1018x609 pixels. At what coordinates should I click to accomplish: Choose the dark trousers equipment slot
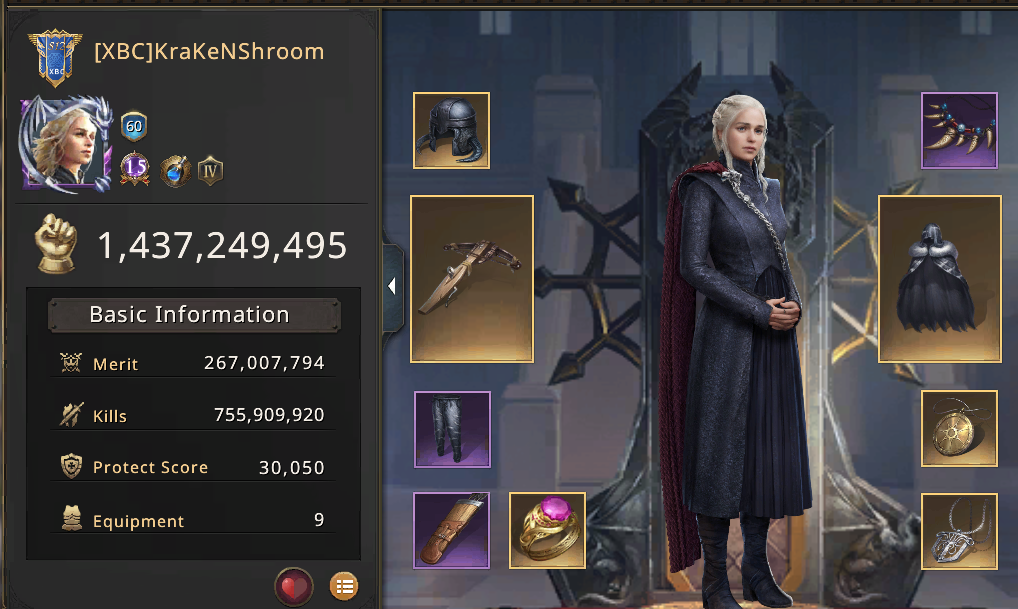(x=452, y=429)
